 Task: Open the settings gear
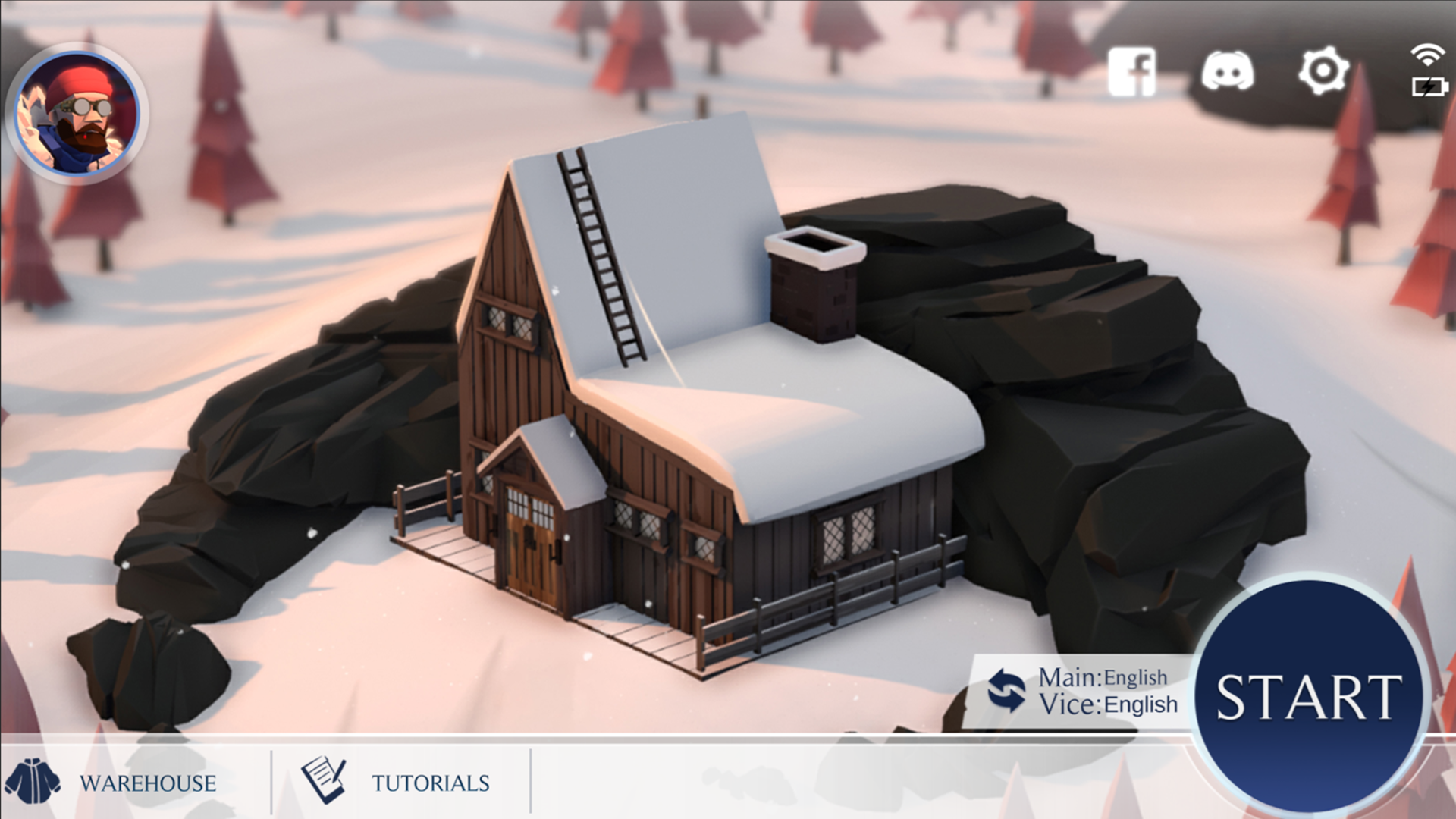[x=1323, y=71]
